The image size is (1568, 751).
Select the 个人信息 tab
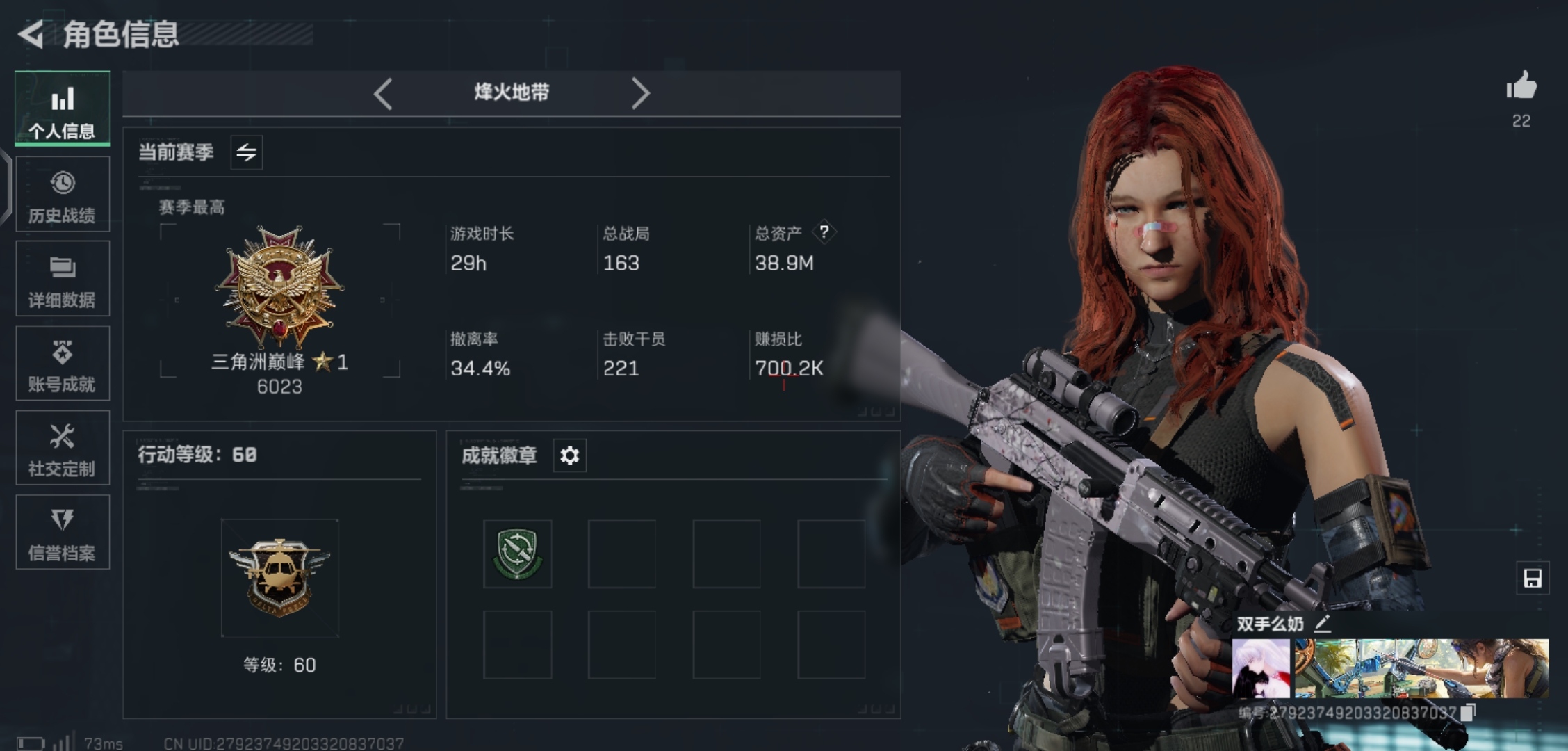[x=63, y=109]
